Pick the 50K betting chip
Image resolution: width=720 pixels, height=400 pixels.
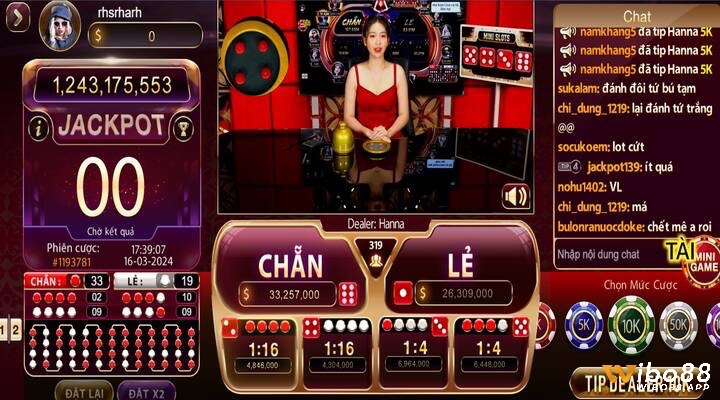[x=679, y=324]
